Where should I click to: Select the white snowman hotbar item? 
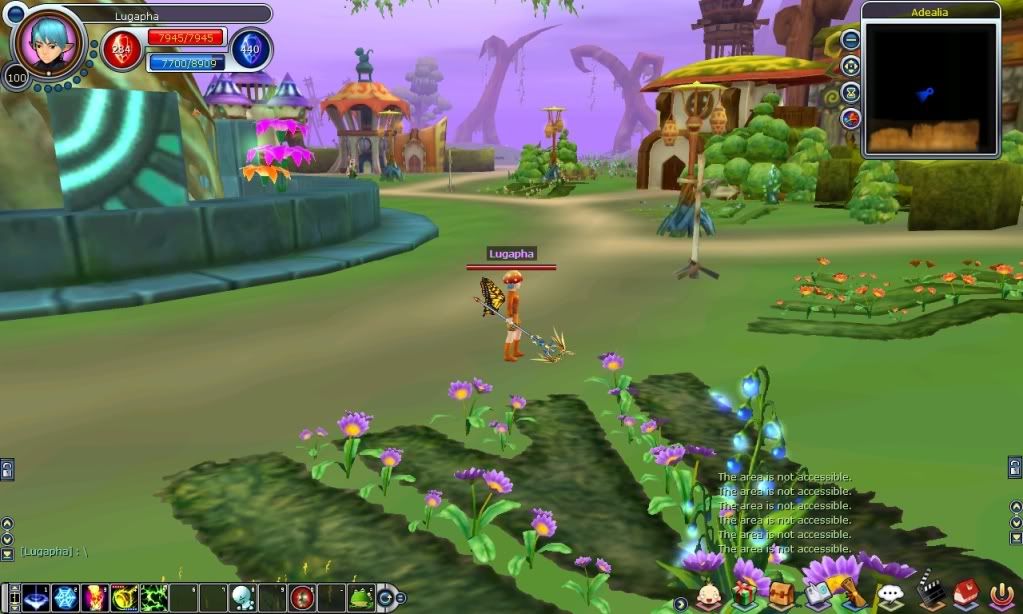(243, 597)
